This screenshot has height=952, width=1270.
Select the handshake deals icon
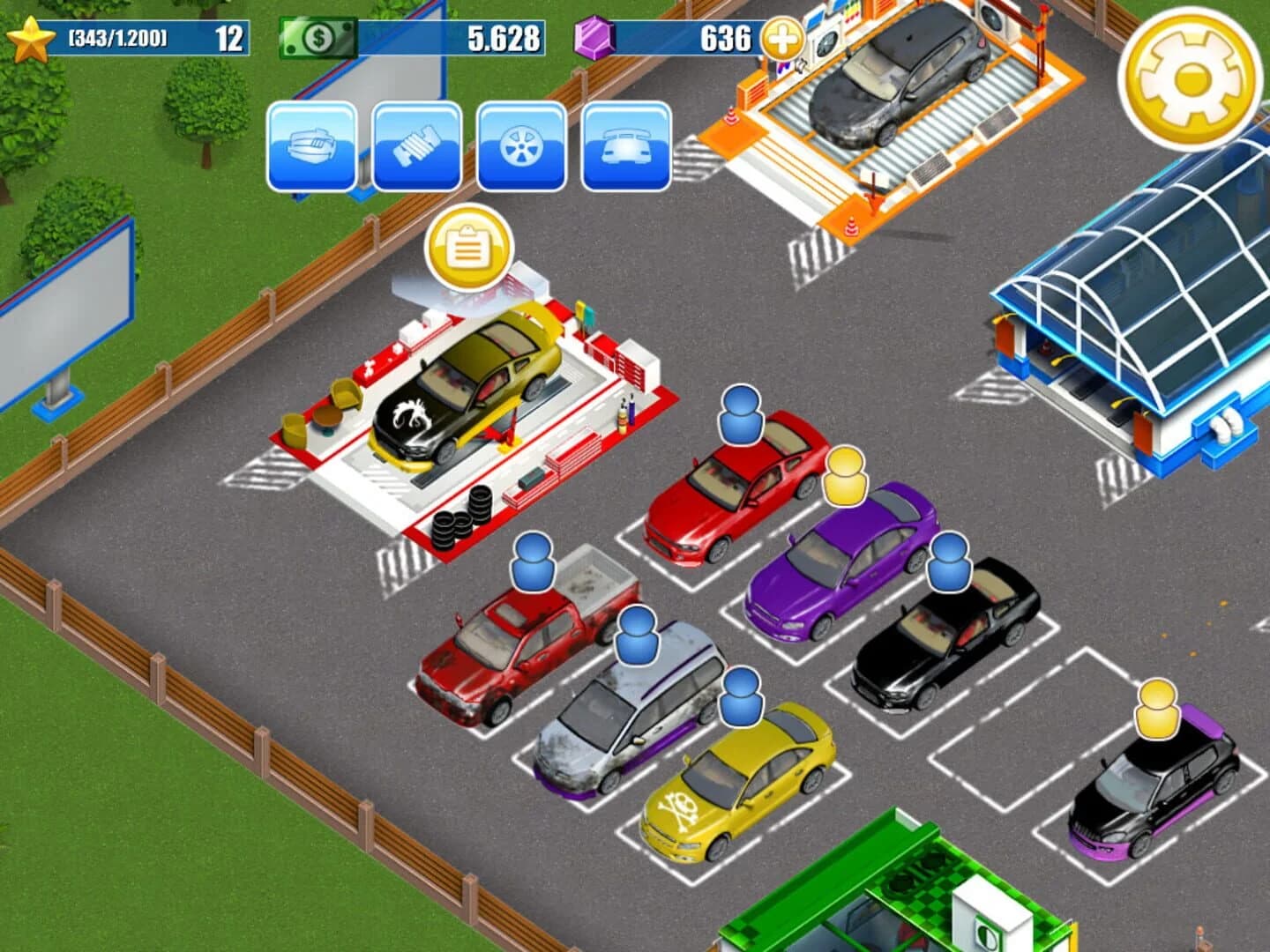click(x=416, y=145)
